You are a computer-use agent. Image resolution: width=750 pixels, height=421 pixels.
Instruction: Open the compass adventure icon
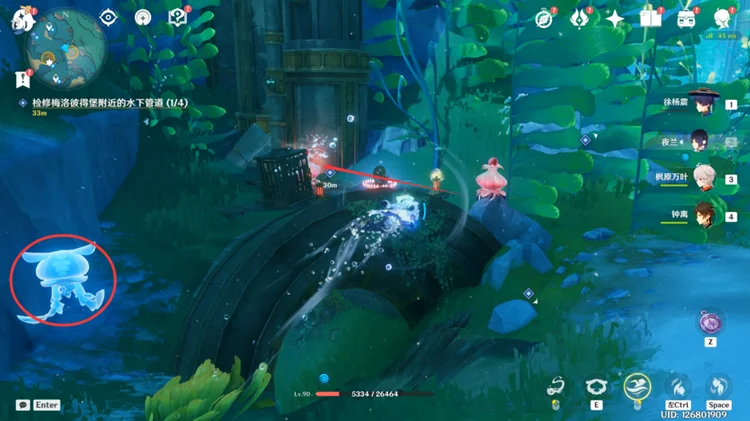[x=544, y=18]
